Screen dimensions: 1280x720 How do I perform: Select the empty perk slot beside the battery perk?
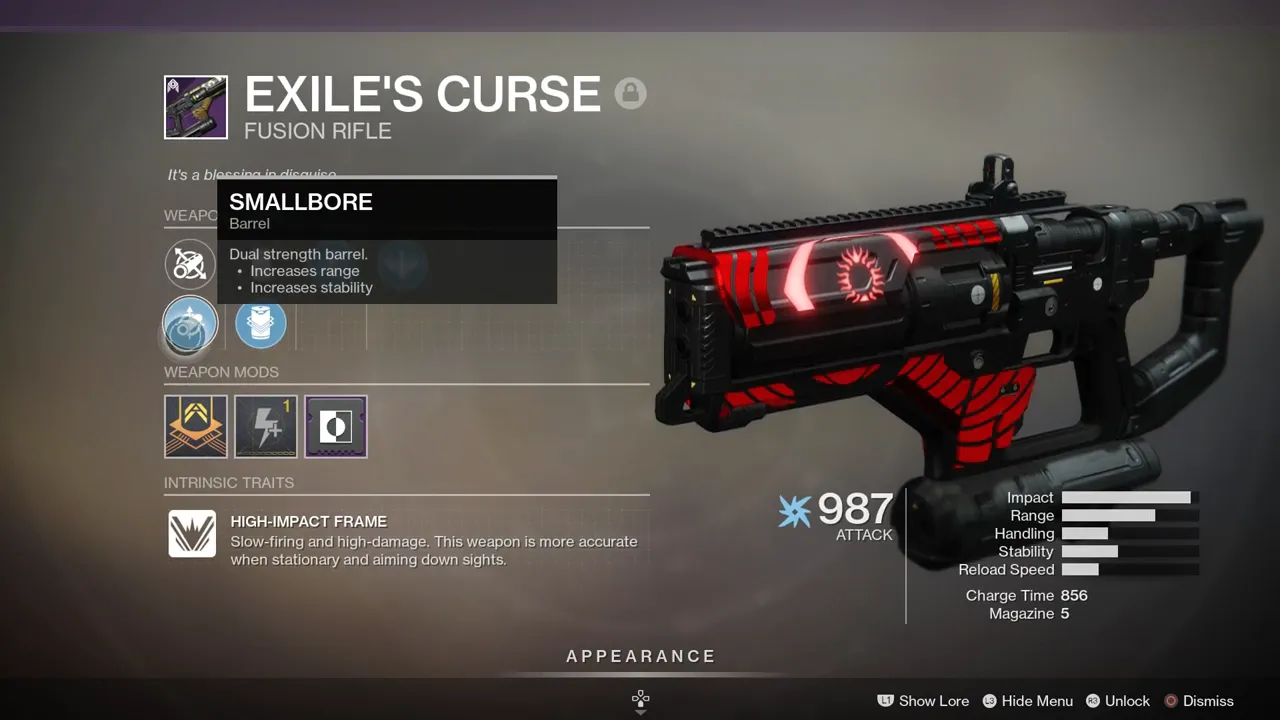point(331,324)
